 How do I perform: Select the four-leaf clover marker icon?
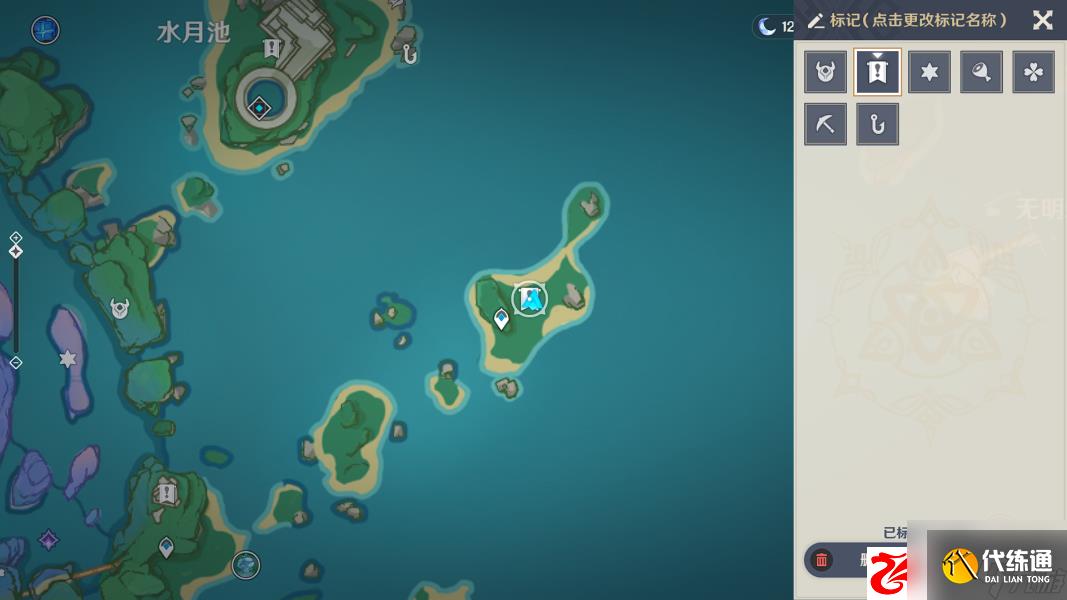point(1033,72)
